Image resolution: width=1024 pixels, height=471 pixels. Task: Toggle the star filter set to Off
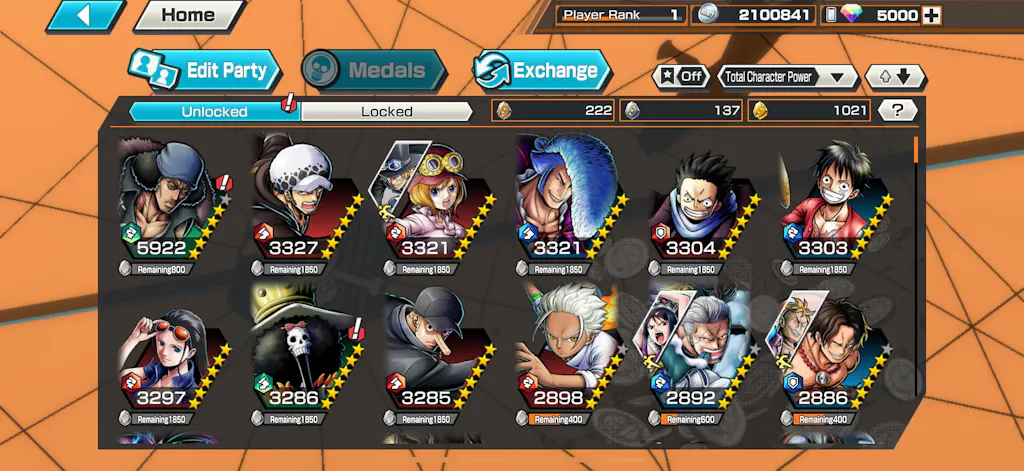click(x=680, y=76)
